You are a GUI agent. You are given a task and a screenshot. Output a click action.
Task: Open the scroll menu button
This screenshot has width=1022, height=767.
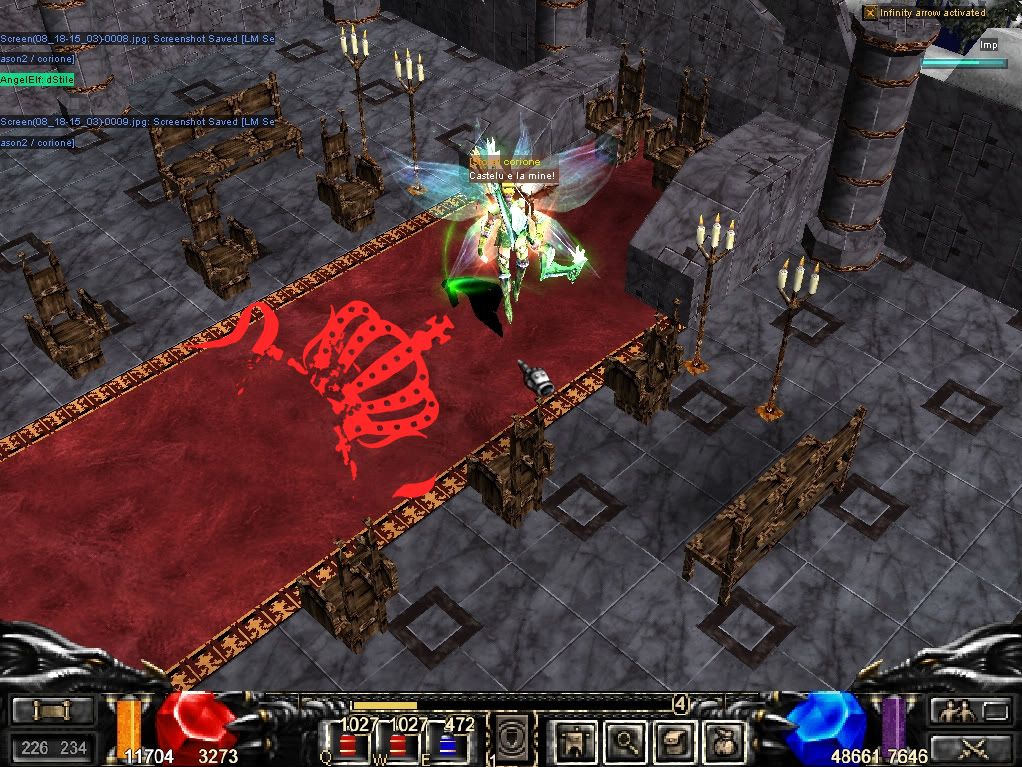52,711
